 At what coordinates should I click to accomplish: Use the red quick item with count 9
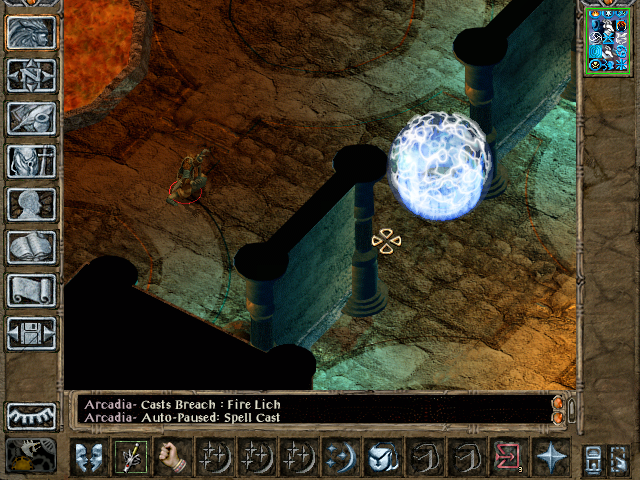(x=508, y=457)
